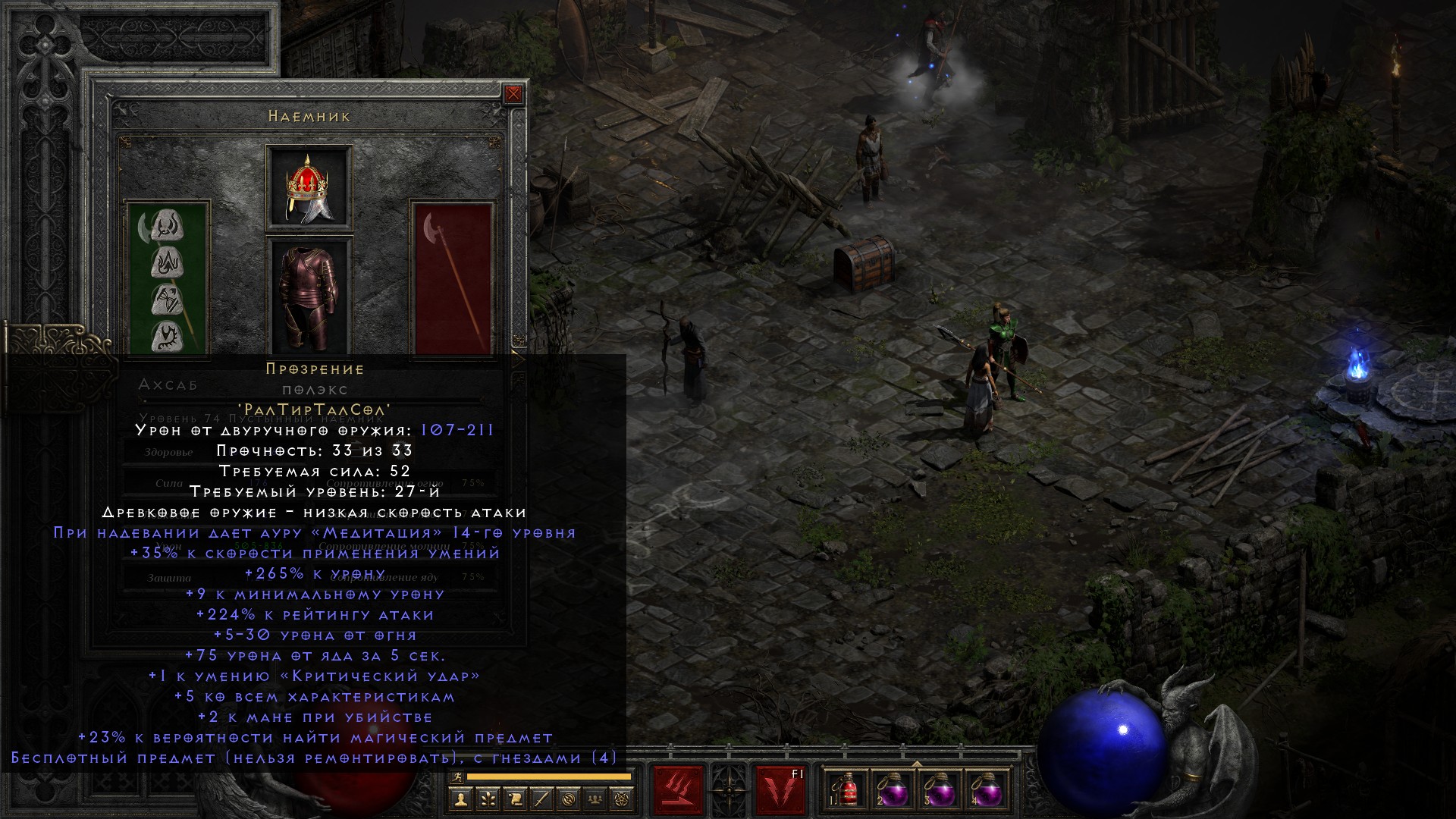Select the mercenary's body armor slot
This screenshot has height=819, width=1456.
(x=309, y=297)
